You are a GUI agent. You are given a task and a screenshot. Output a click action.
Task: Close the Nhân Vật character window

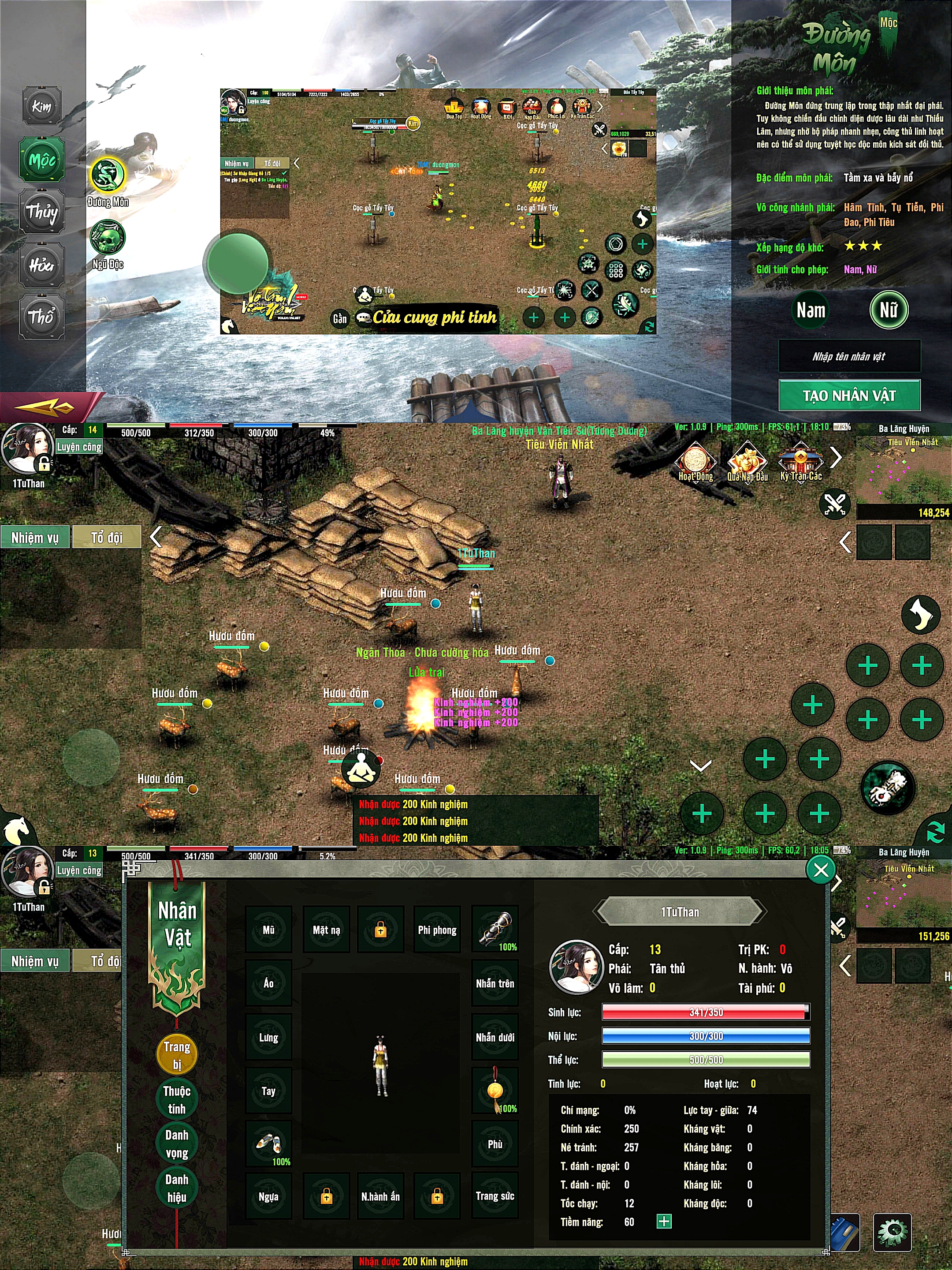click(821, 870)
